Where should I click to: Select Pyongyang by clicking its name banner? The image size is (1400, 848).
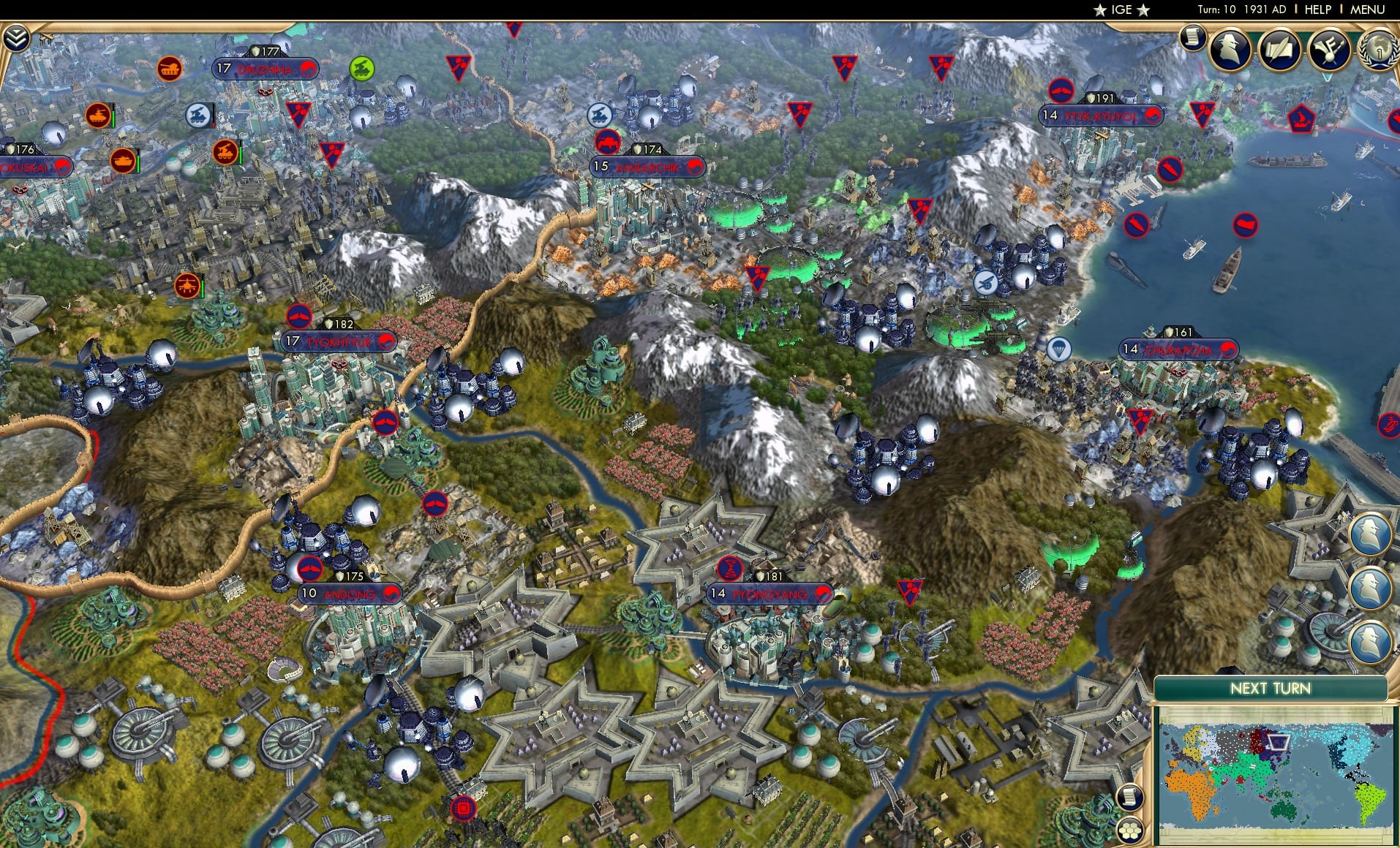[x=768, y=595]
